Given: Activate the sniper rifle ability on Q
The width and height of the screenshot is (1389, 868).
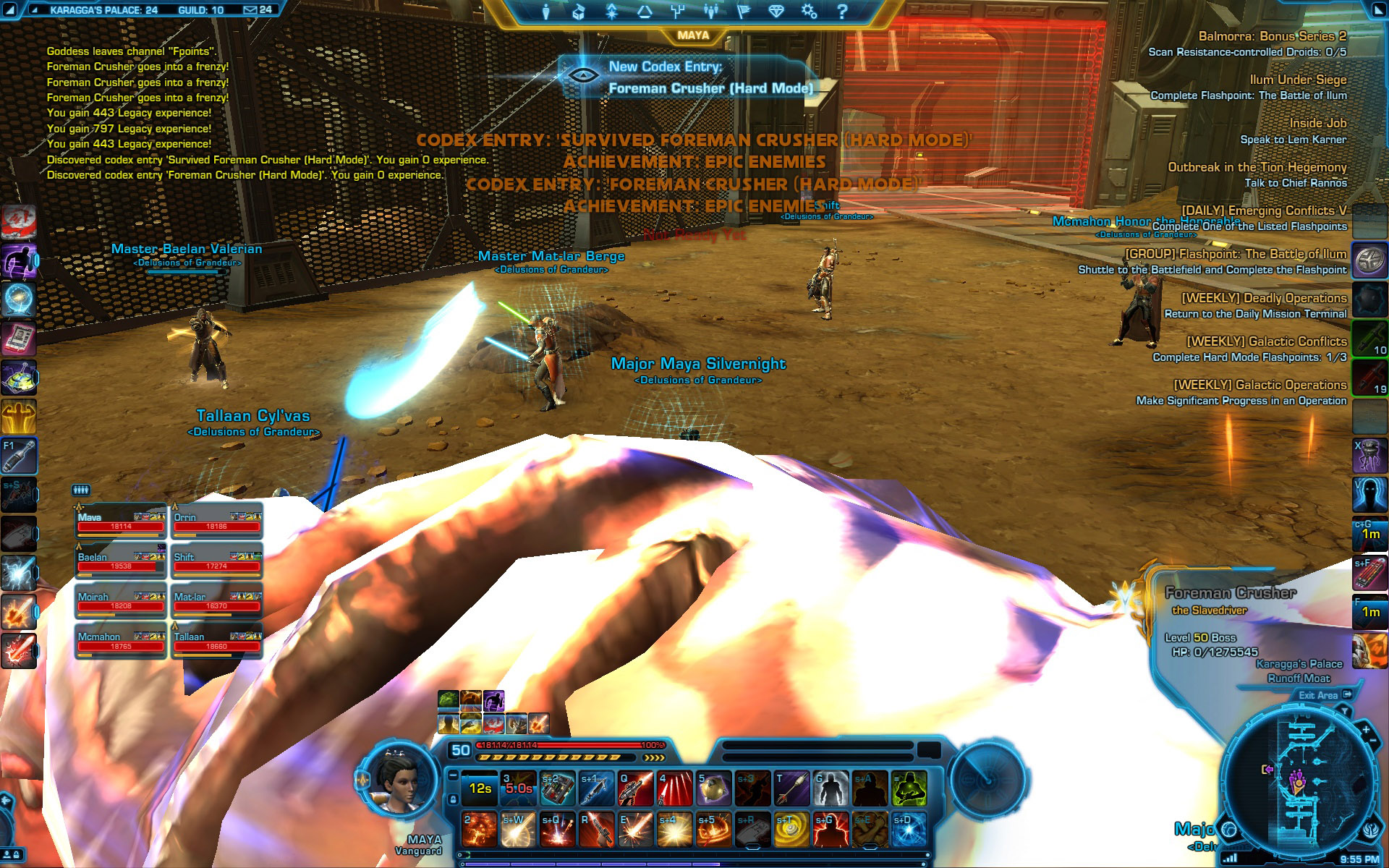Looking at the screenshot, I should tap(635, 788).
